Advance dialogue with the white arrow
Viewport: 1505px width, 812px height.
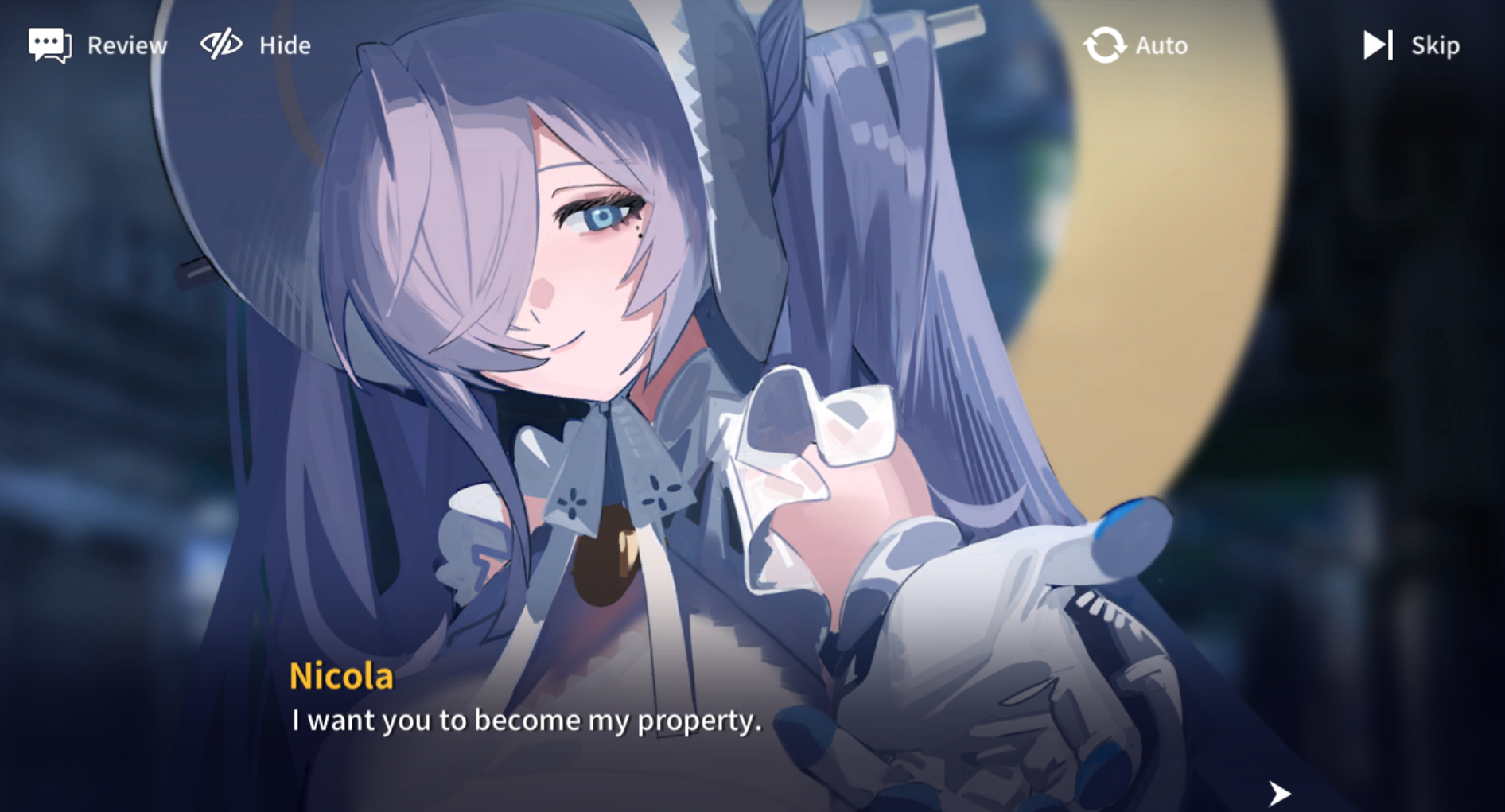click(1278, 792)
